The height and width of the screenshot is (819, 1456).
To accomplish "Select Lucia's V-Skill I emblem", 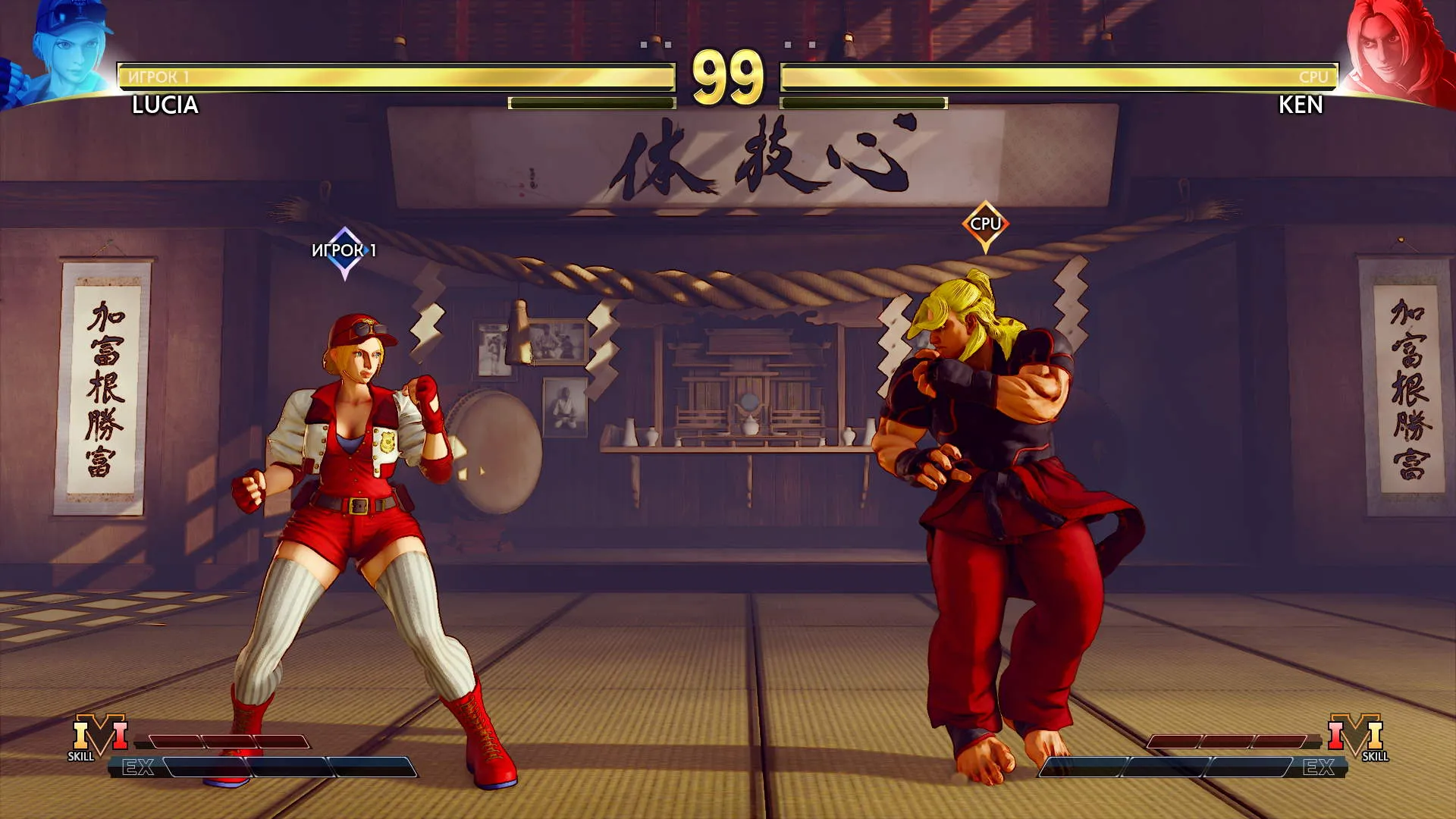I will point(99,736).
